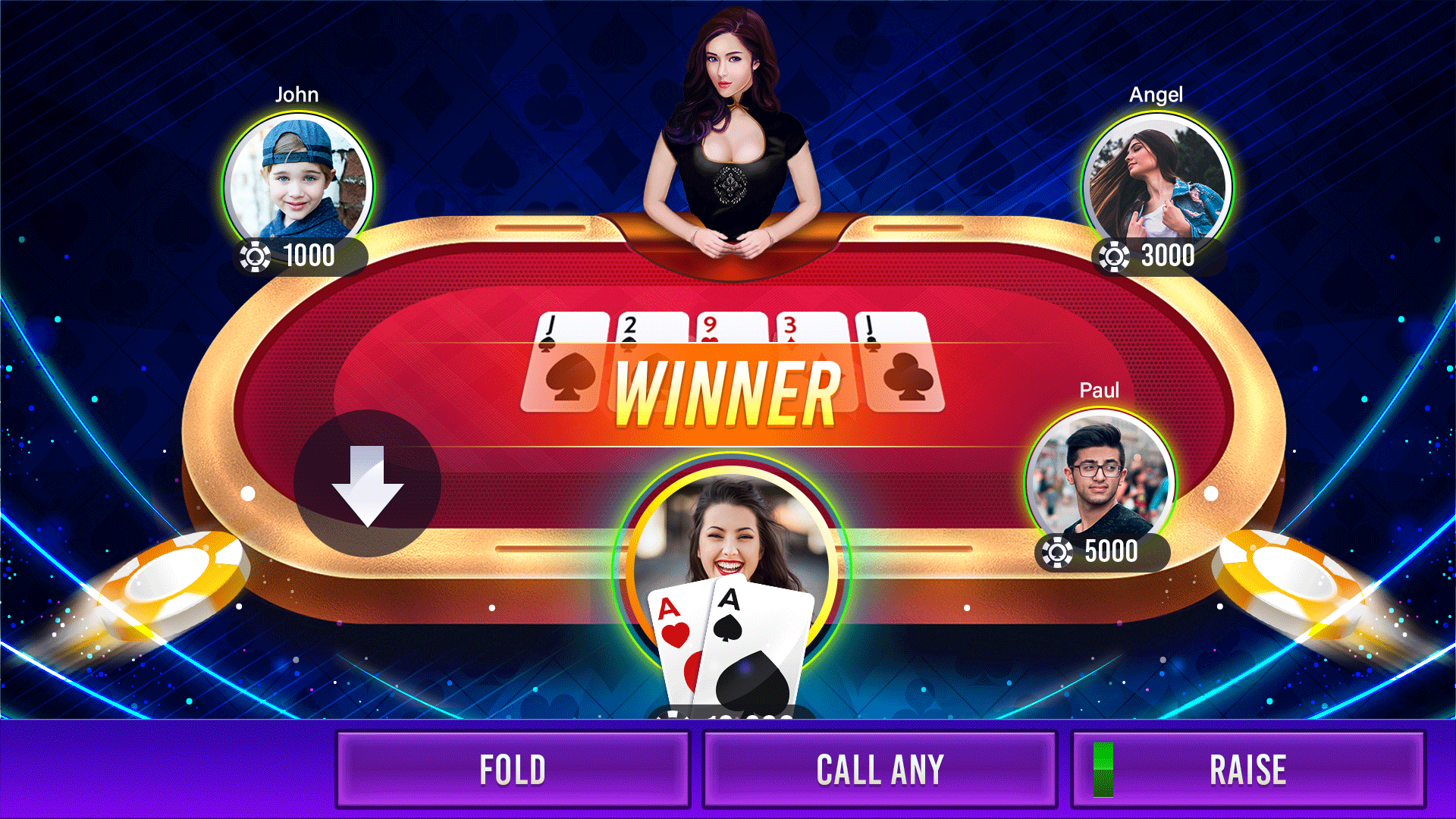The height and width of the screenshot is (819, 1456).
Task: Pick the Ace of Hearts hole card
Action: [673, 629]
